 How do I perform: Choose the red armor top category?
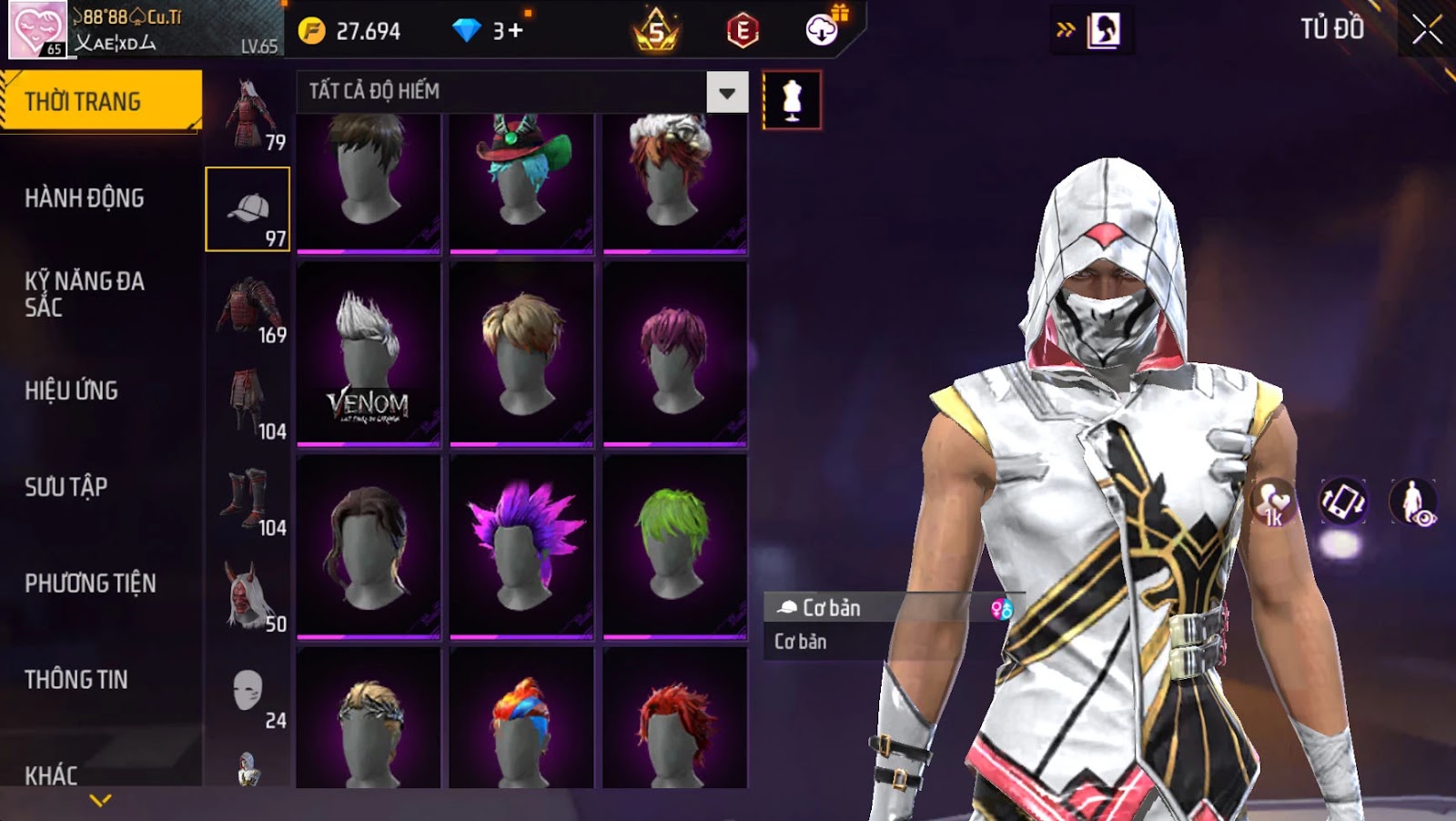(248, 306)
